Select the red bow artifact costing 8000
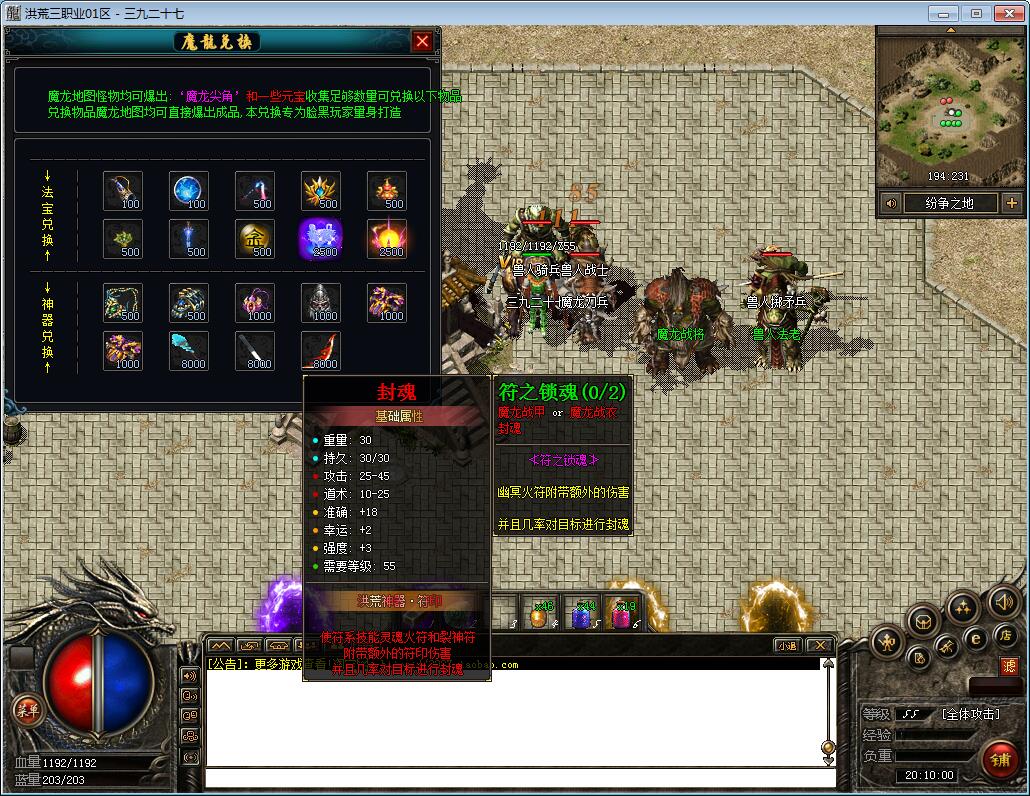The height and width of the screenshot is (796, 1030). click(x=321, y=350)
